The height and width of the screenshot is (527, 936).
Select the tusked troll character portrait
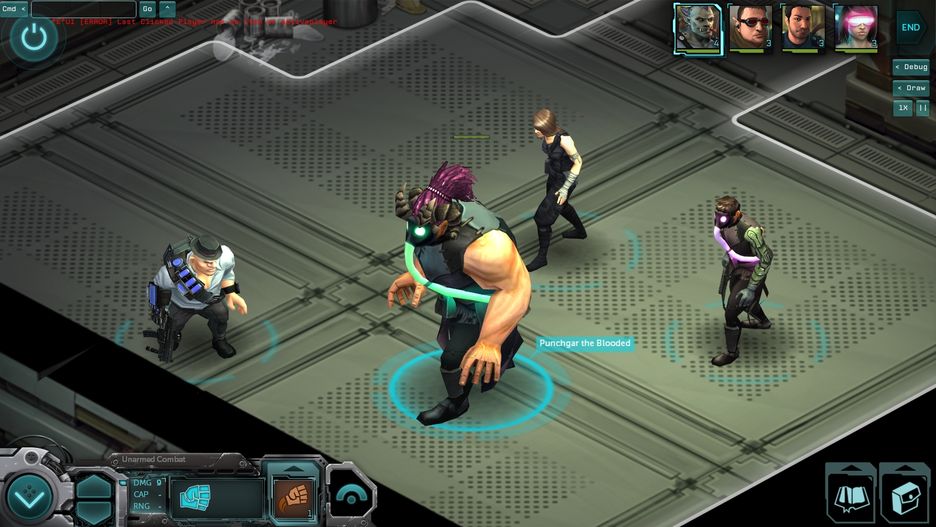coord(697,28)
